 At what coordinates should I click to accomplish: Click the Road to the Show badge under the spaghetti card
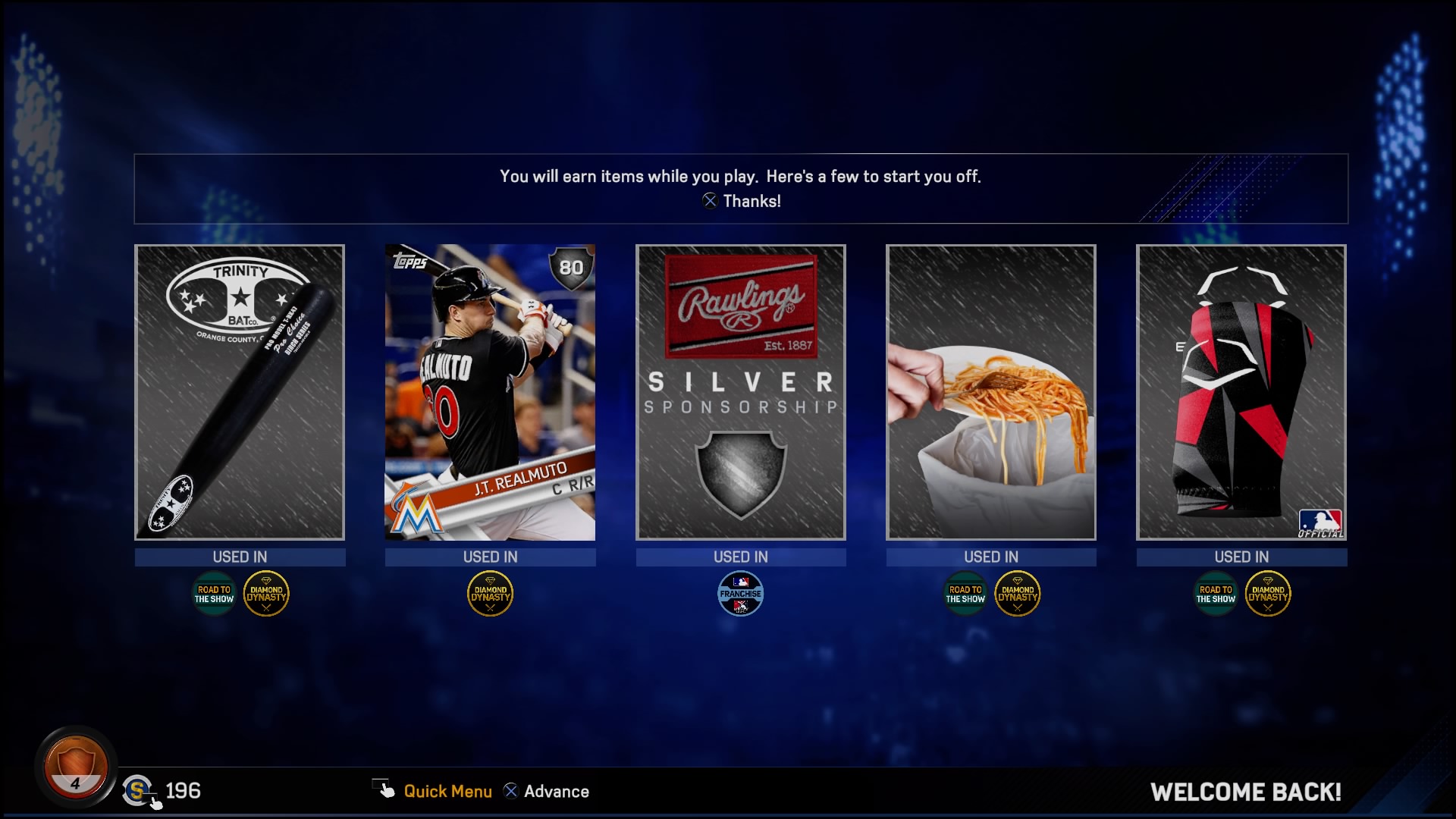965,594
